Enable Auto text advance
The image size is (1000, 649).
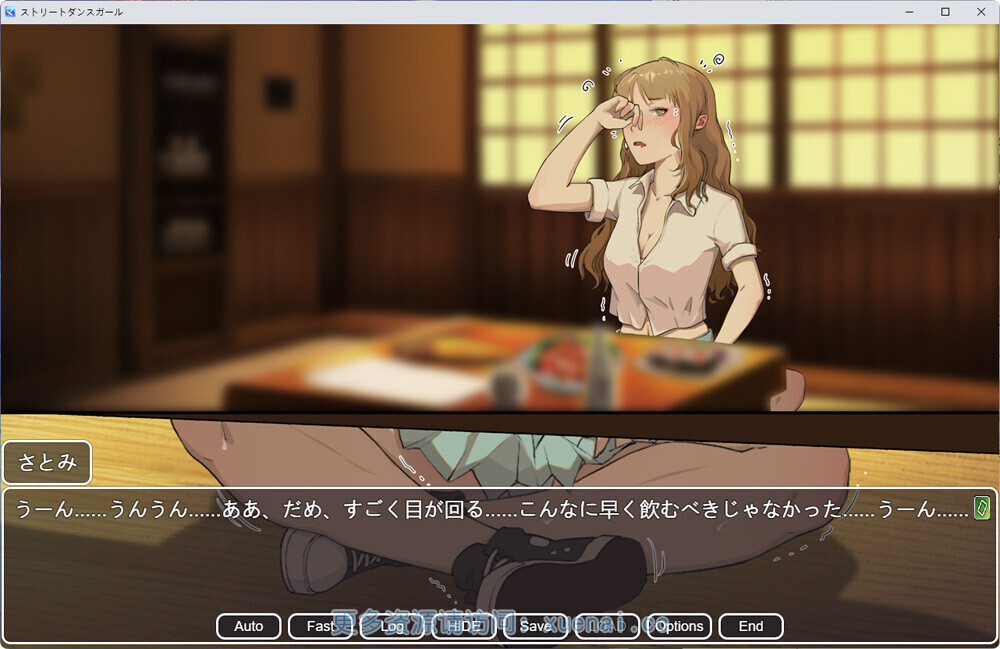click(x=249, y=626)
